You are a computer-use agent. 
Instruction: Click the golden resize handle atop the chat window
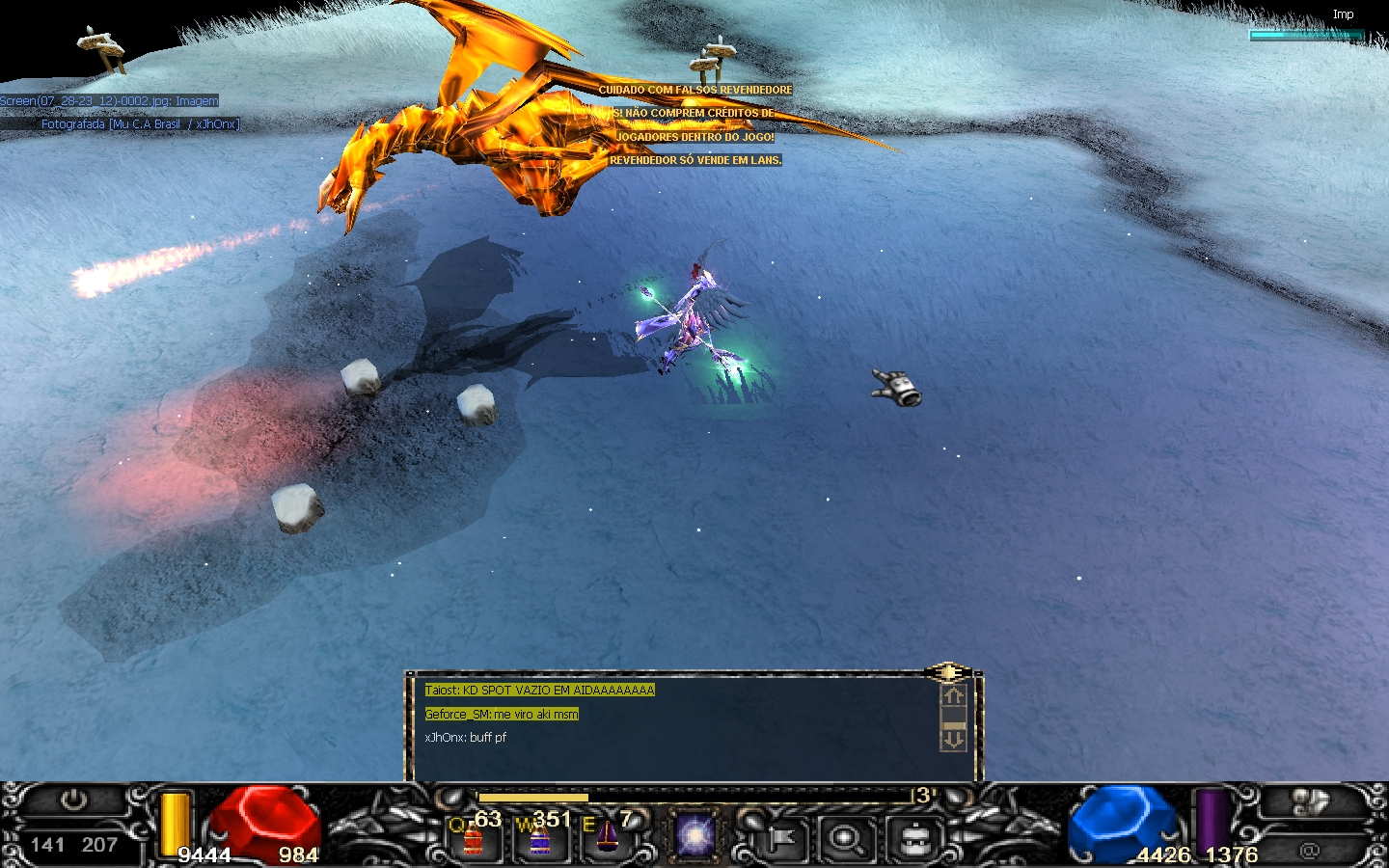tap(948, 672)
